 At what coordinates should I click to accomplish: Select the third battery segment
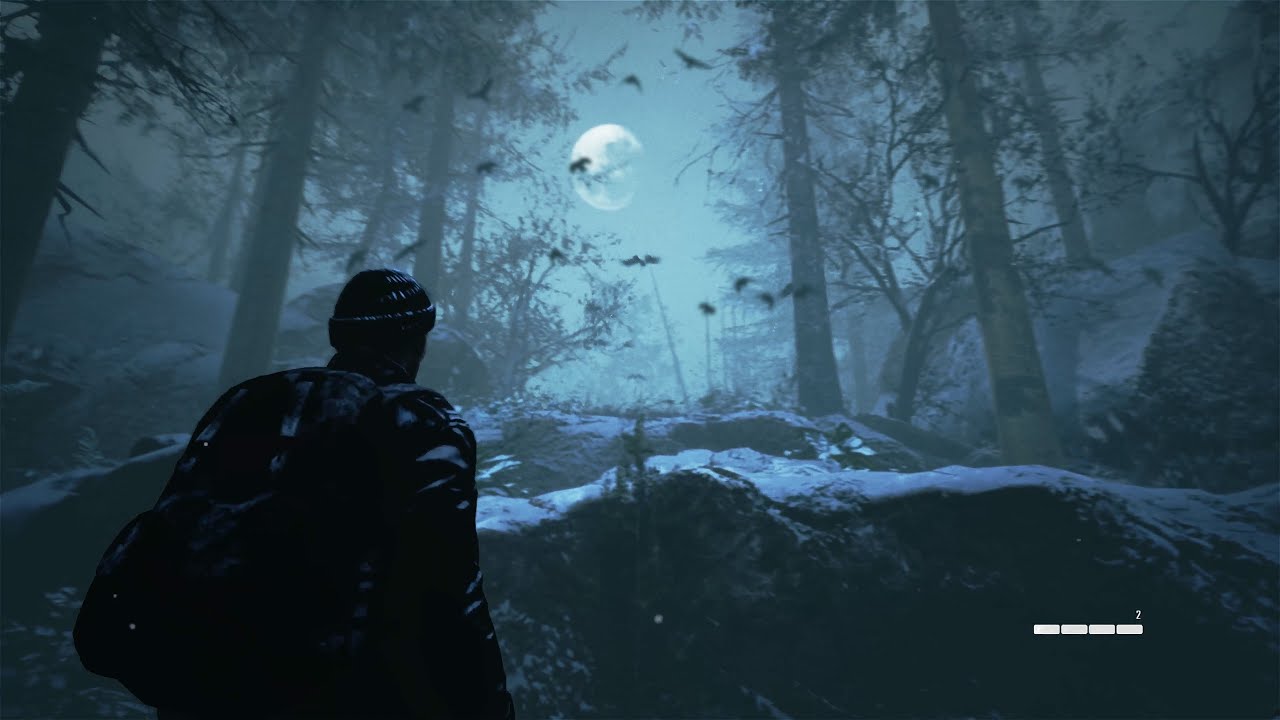pyautogui.click(x=1102, y=629)
